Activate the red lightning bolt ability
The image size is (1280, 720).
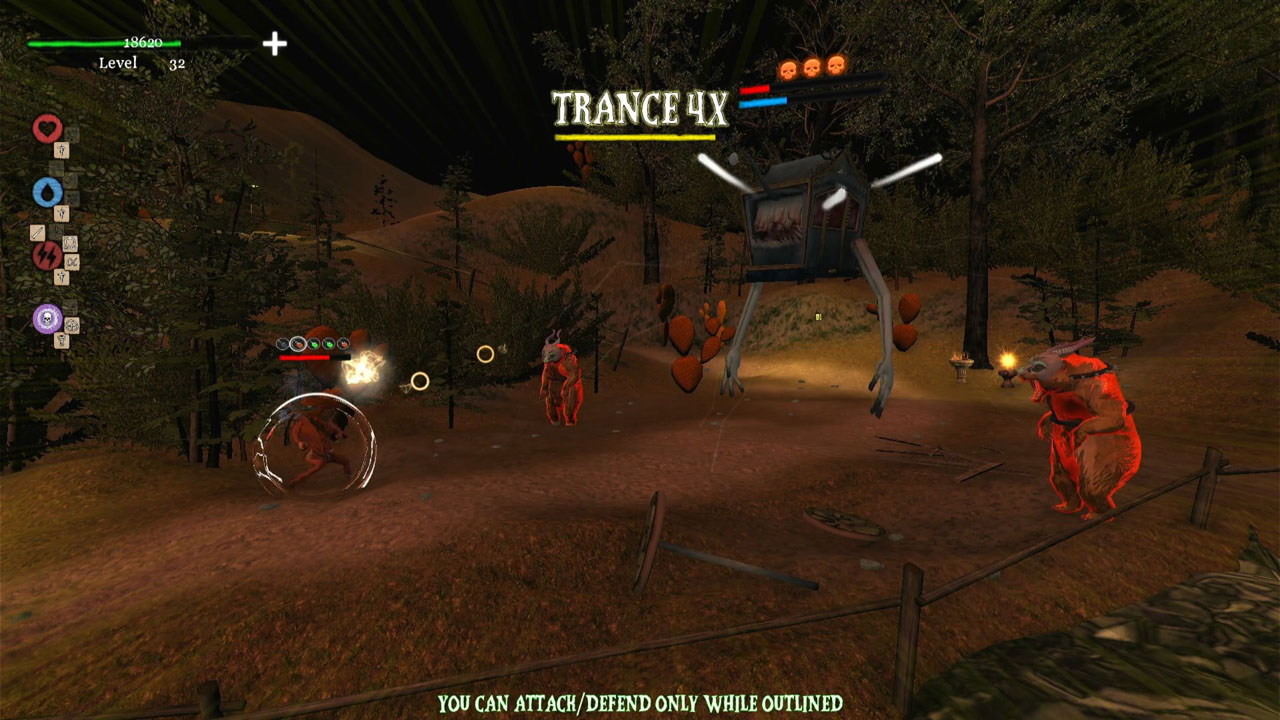pos(49,253)
